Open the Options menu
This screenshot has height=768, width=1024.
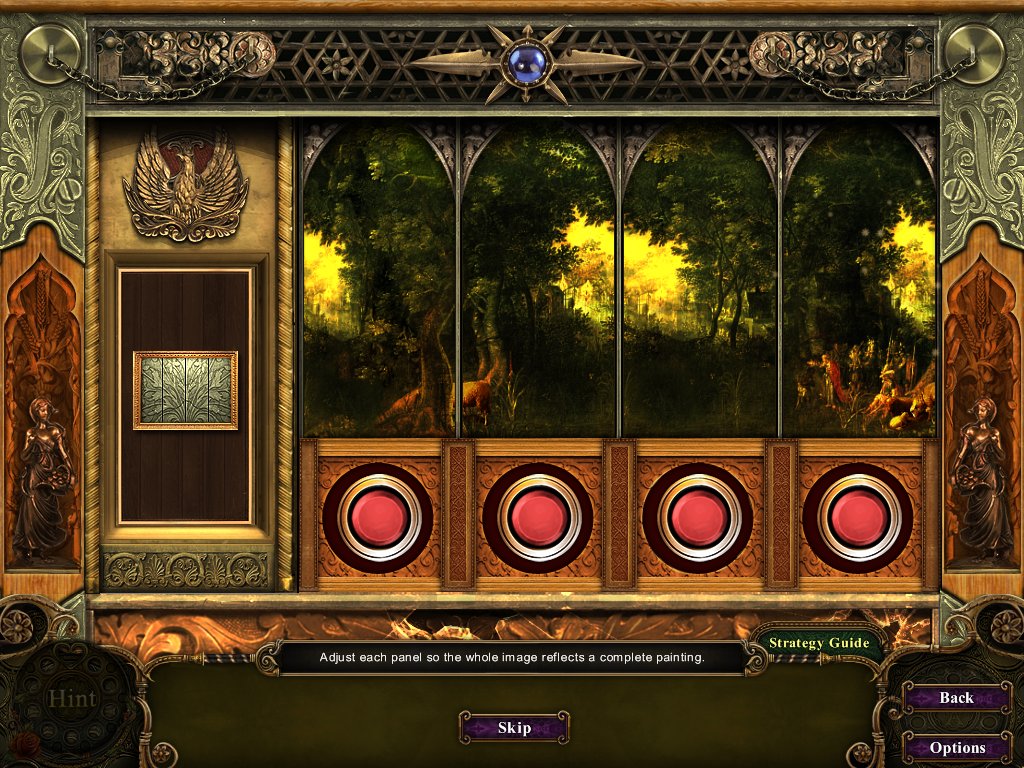click(957, 747)
